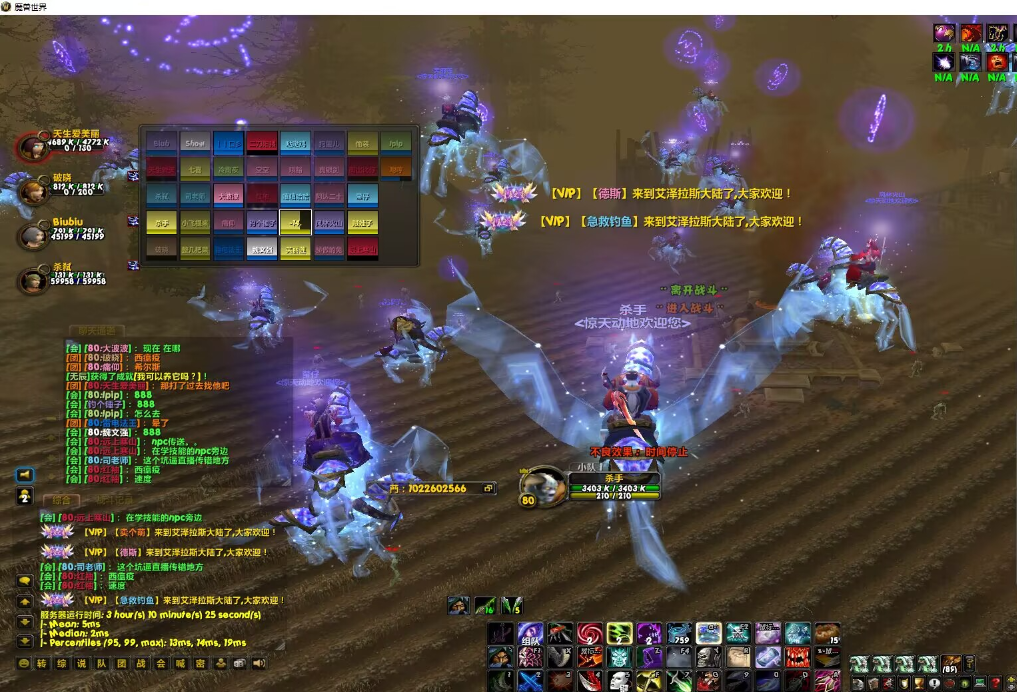The width and height of the screenshot is (1017, 692).
Task: Open the chat emoji smiley button
Action: (x=24, y=663)
